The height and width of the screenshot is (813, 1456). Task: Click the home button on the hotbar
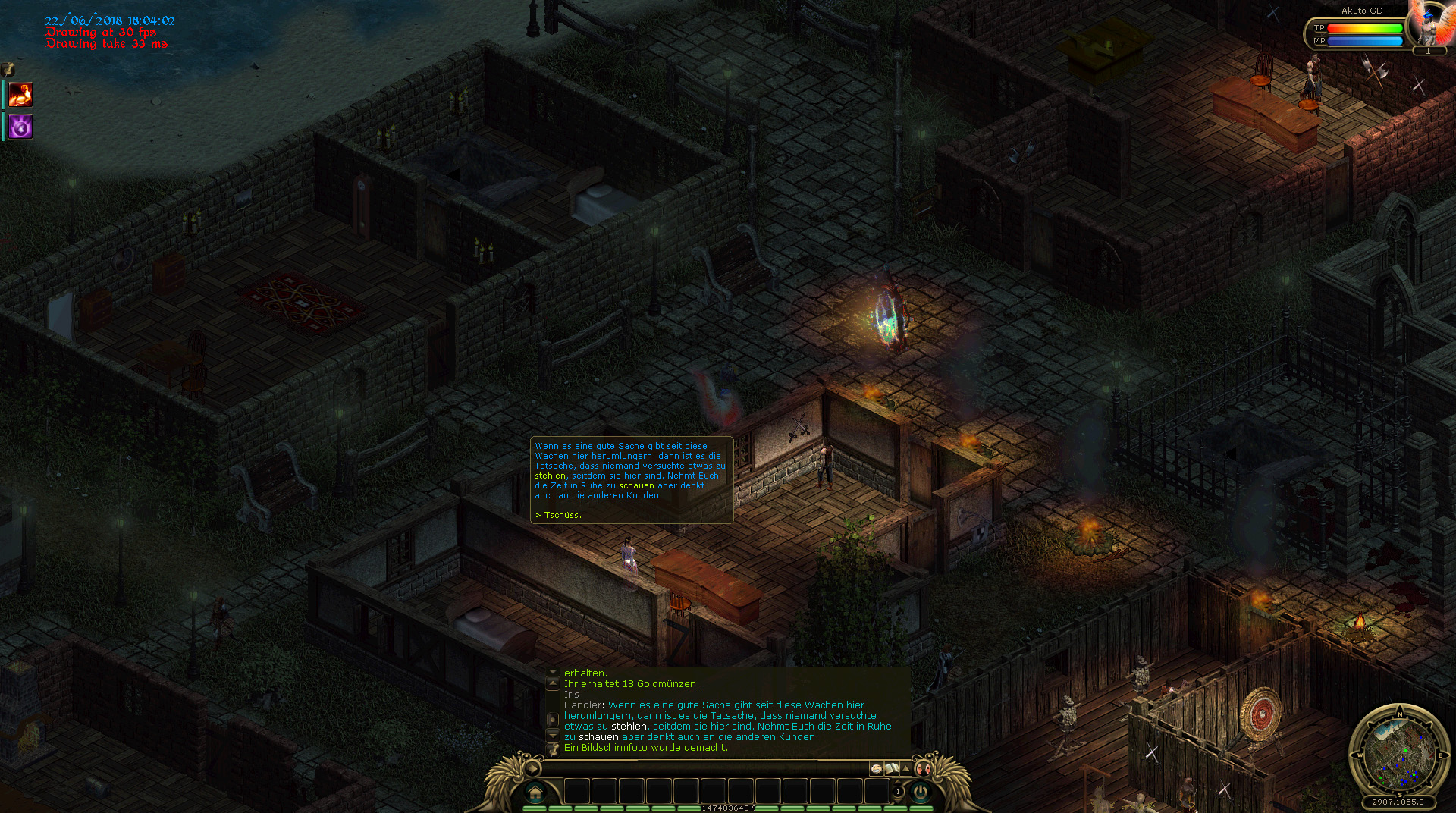coord(535,793)
